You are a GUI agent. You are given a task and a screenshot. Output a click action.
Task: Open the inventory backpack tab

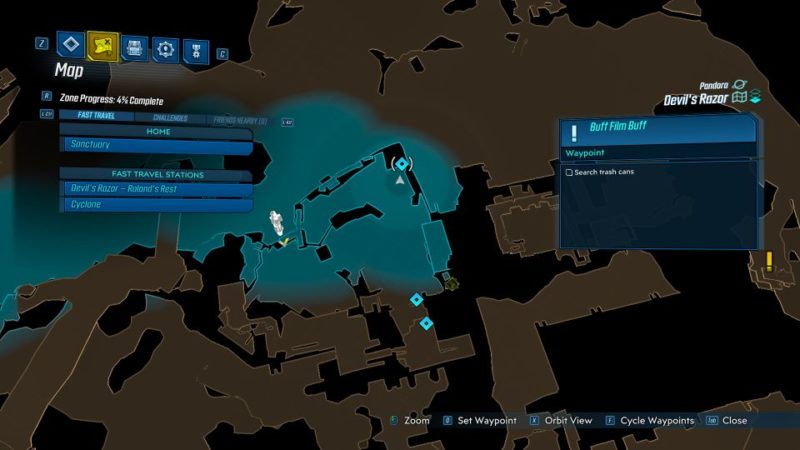coord(134,47)
